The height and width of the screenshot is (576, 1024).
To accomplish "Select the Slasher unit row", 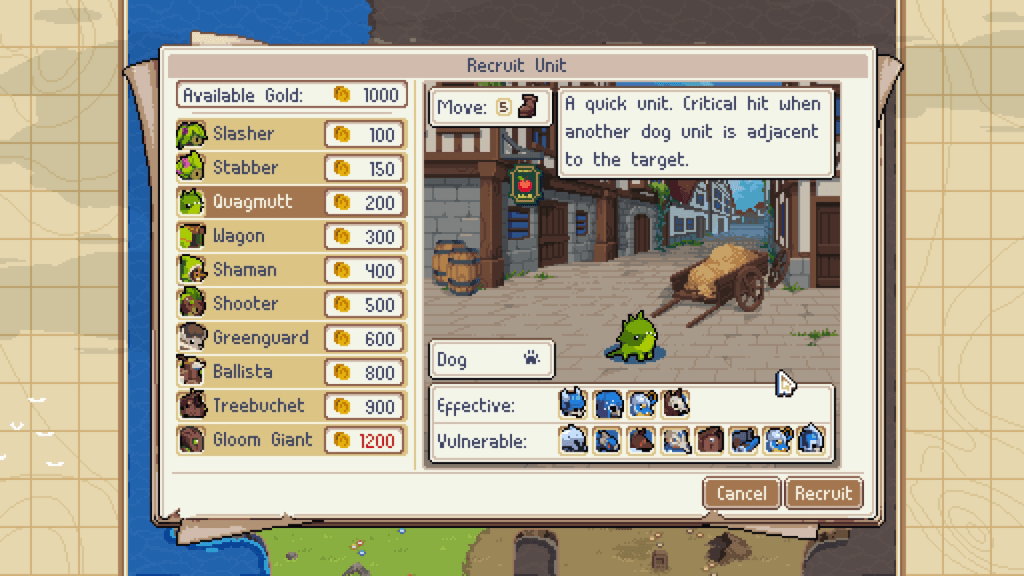I will pyautogui.click(x=291, y=134).
